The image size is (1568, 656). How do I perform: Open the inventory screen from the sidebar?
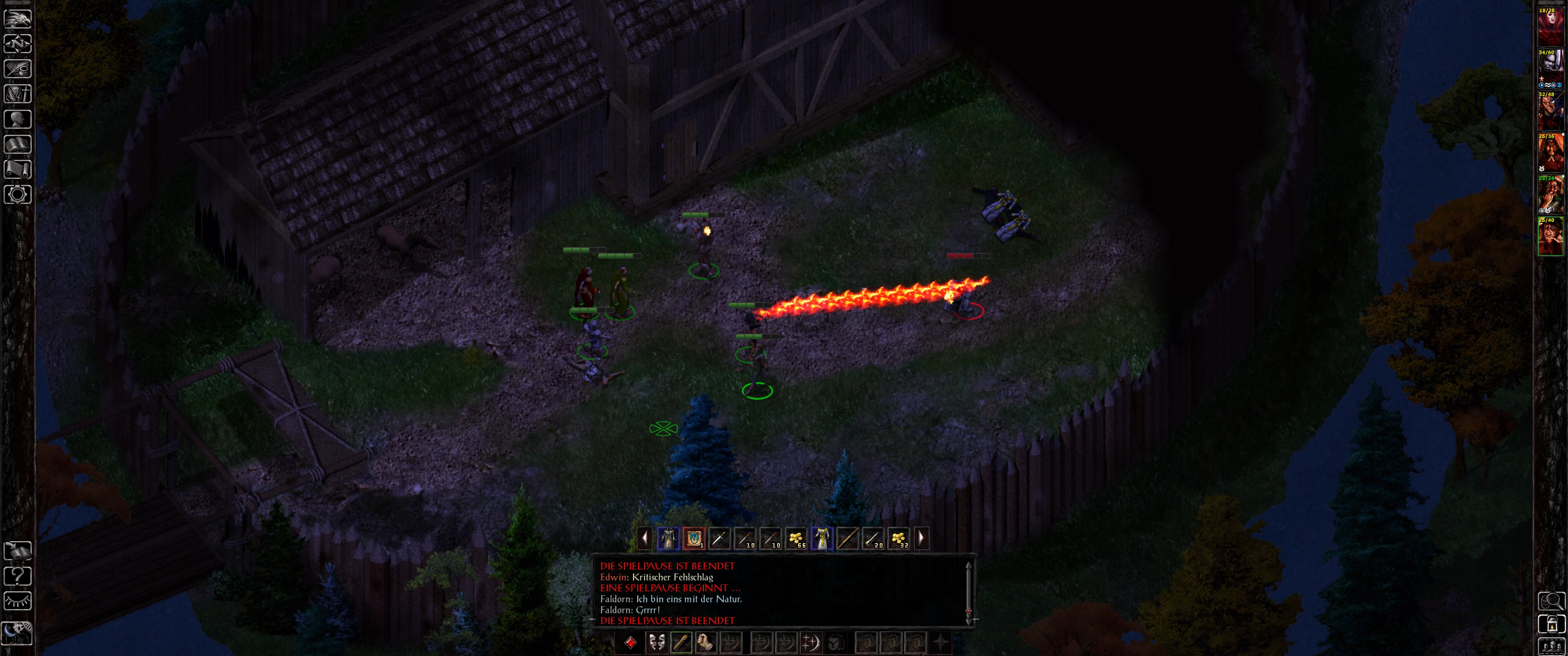[x=18, y=94]
